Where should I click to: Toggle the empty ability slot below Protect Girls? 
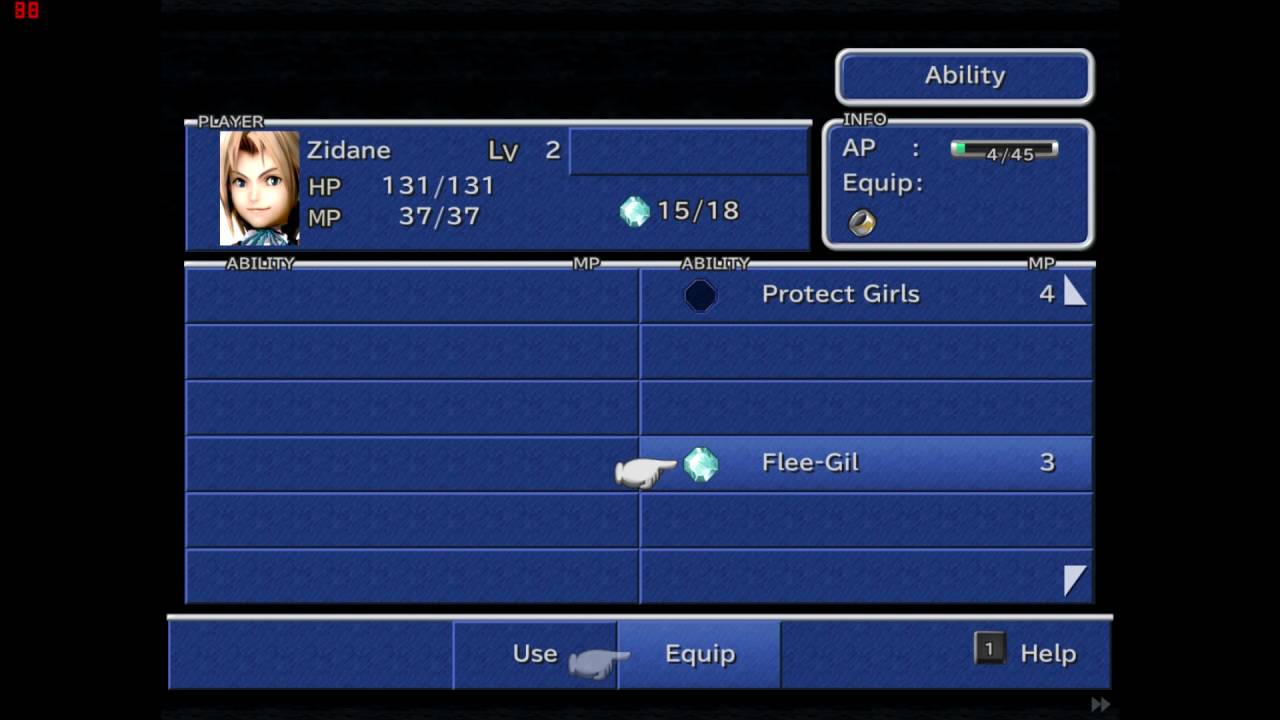pyautogui.click(x=866, y=350)
